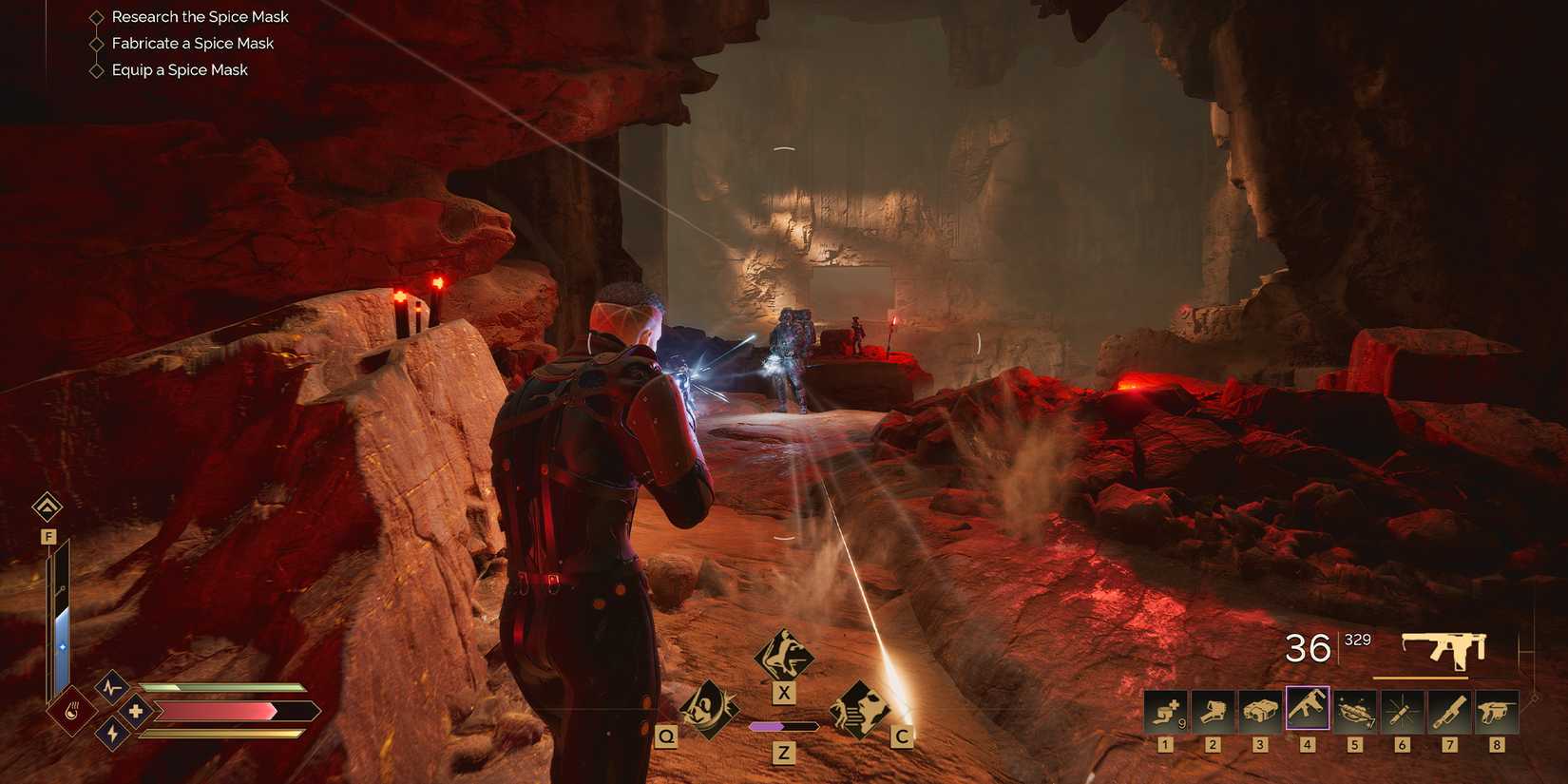Select the pistol in hotbar slot 8
1568x784 pixels.
(x=1498, y=711)
